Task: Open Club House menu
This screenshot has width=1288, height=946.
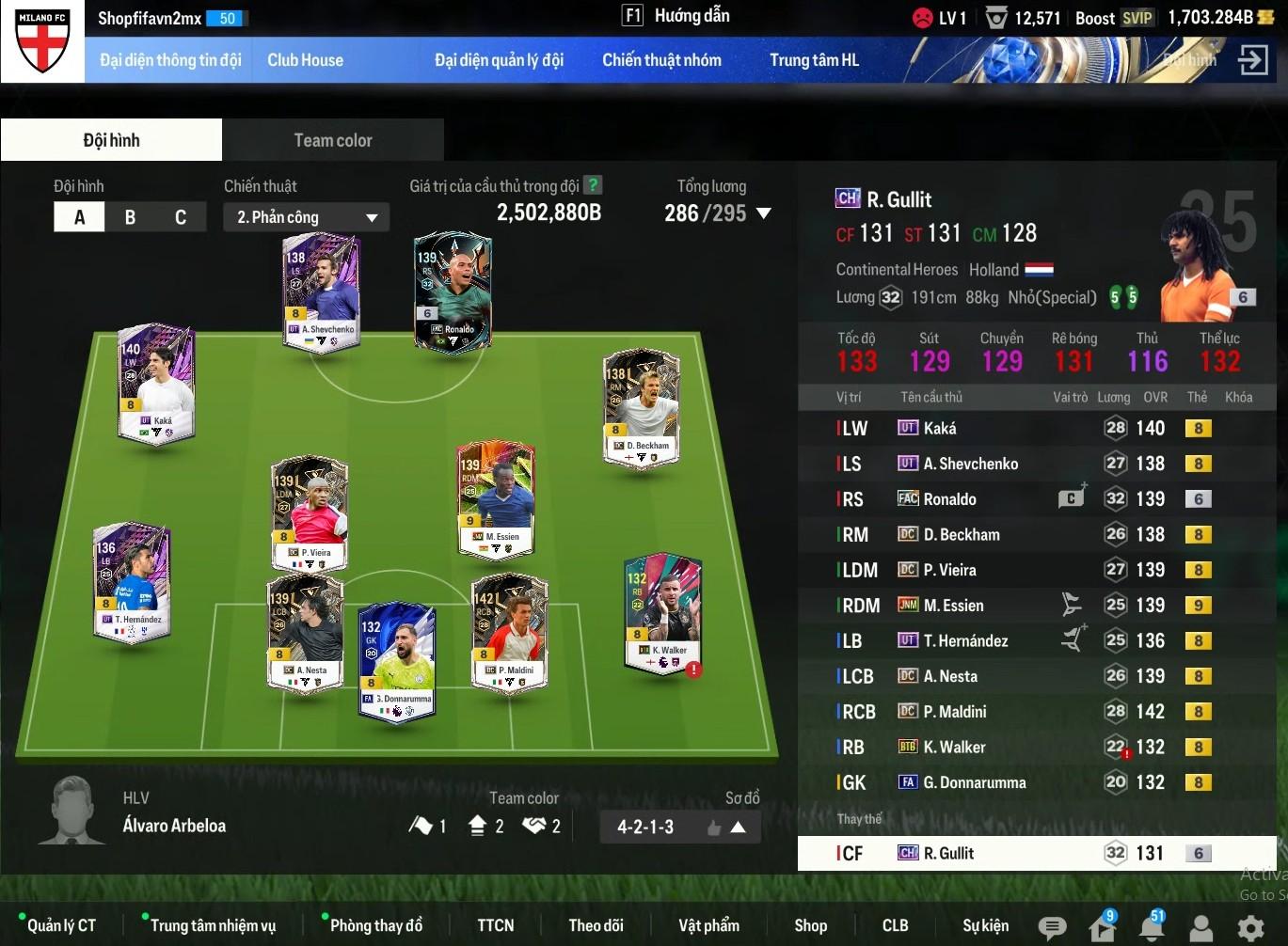Action: [305, 60]
